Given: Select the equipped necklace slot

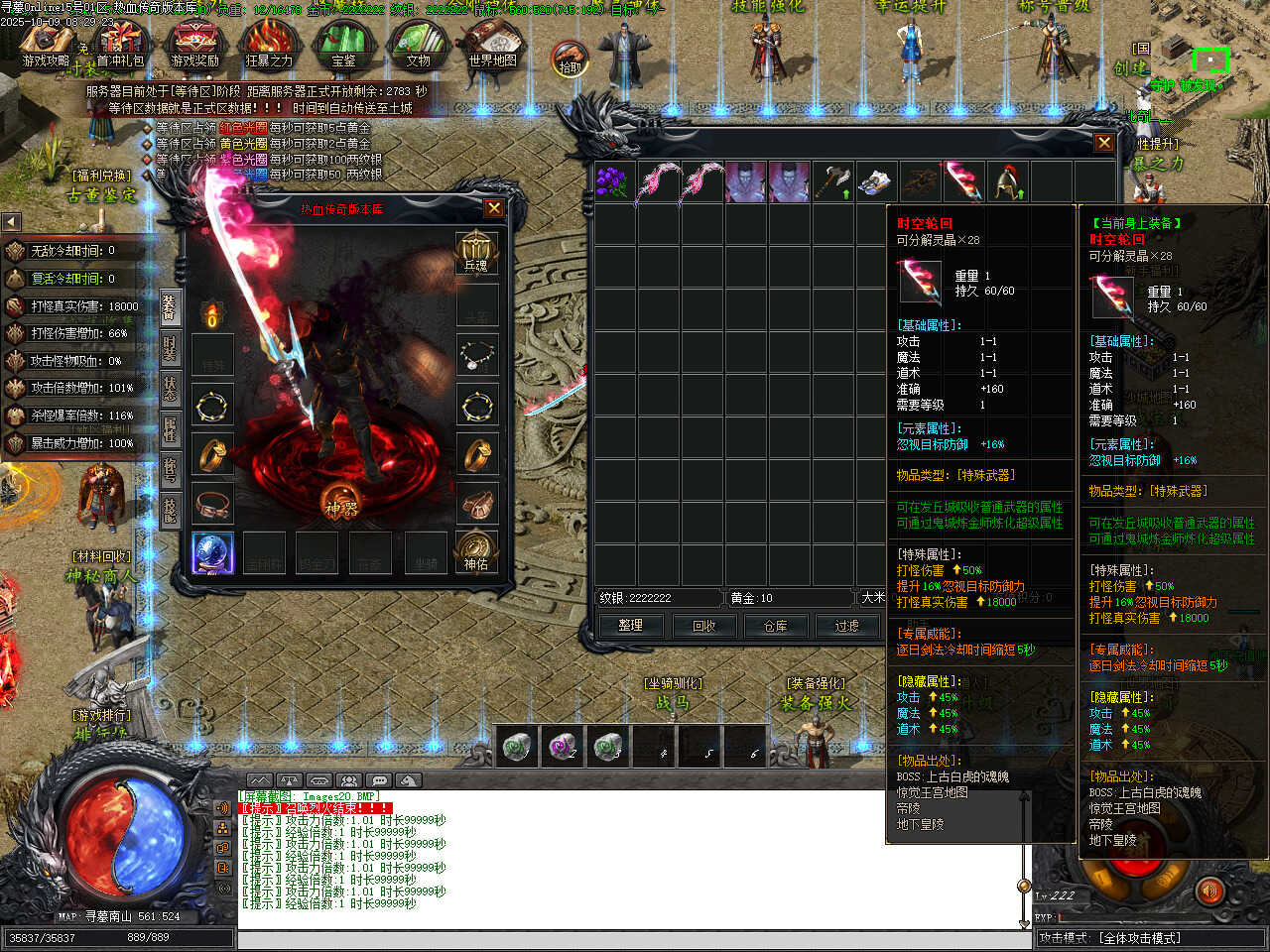Looking at the screenshot, I should point(477,354).
